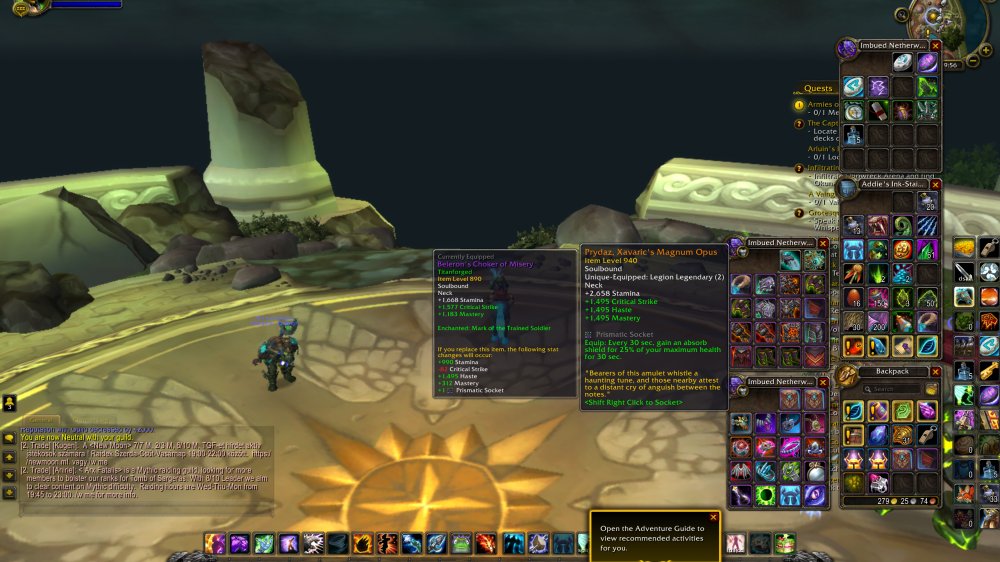Open the chat bubble button beside chat
The image size is (1000, 562).
9,437
